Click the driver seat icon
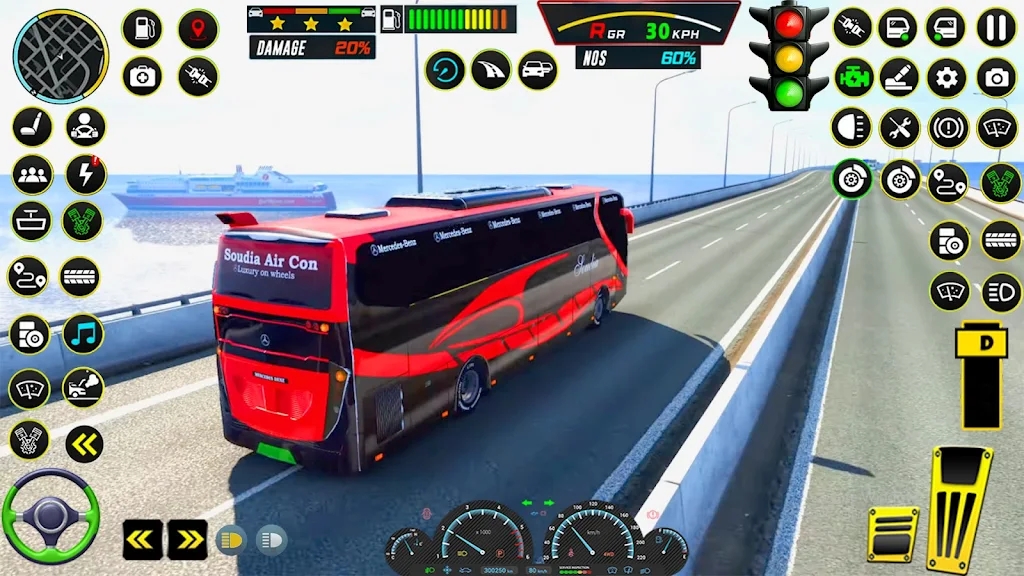Image resolution: width=1024 pixels, height=576 pixels. pyautogui.click(x=32, y=127)
